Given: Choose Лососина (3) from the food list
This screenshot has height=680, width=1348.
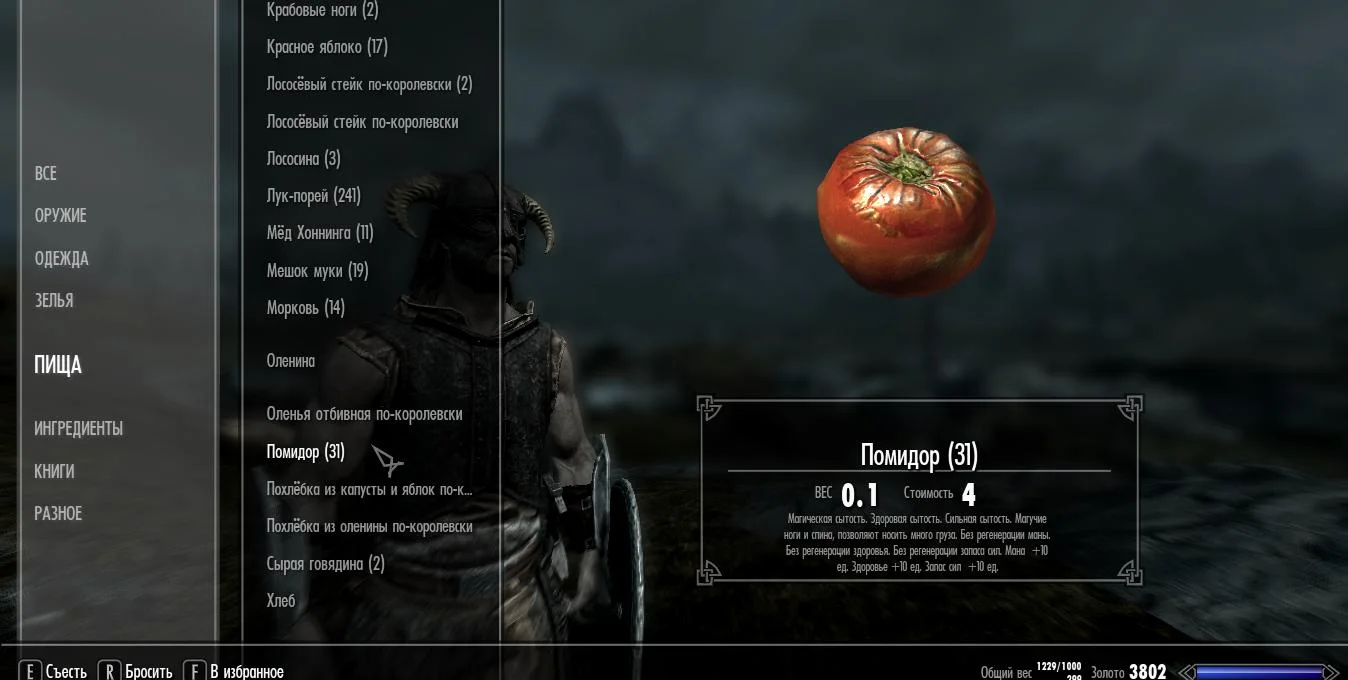Looking at the screenshot, I should (x=303, y=159).
